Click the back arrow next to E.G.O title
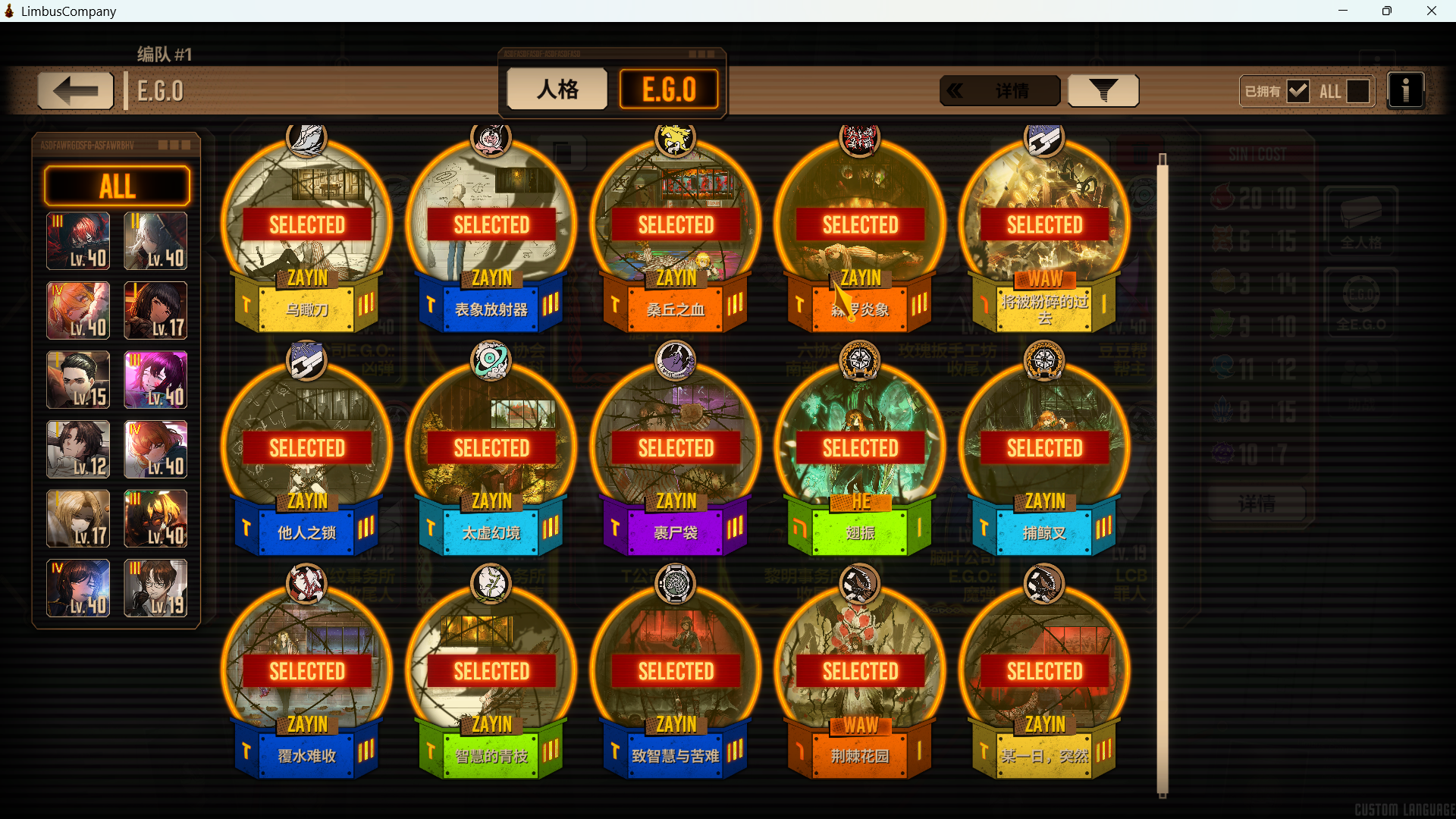 (74, 90)
